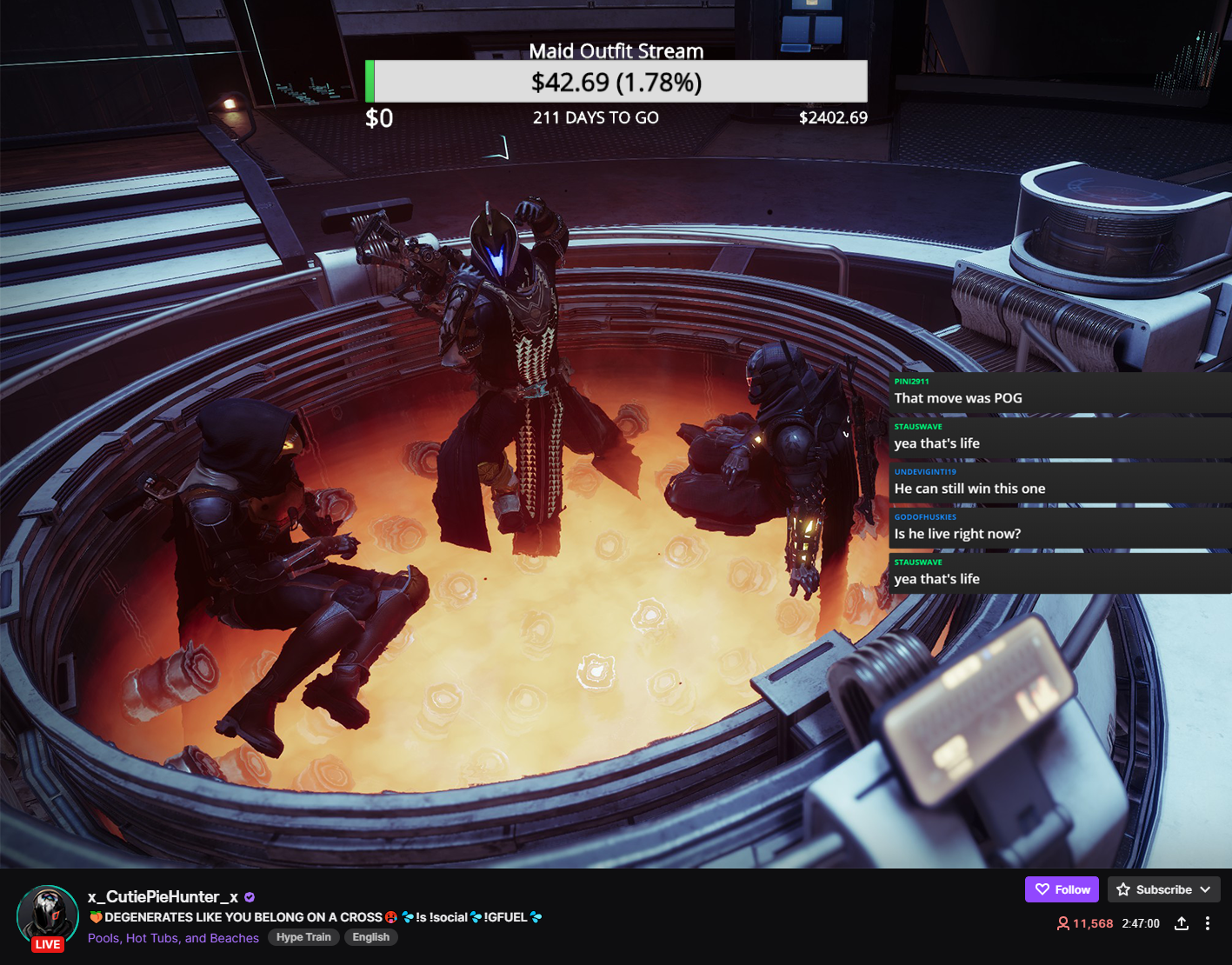Open the Pools, Hot Tubs, and Beaches category

tap(172, 938)
